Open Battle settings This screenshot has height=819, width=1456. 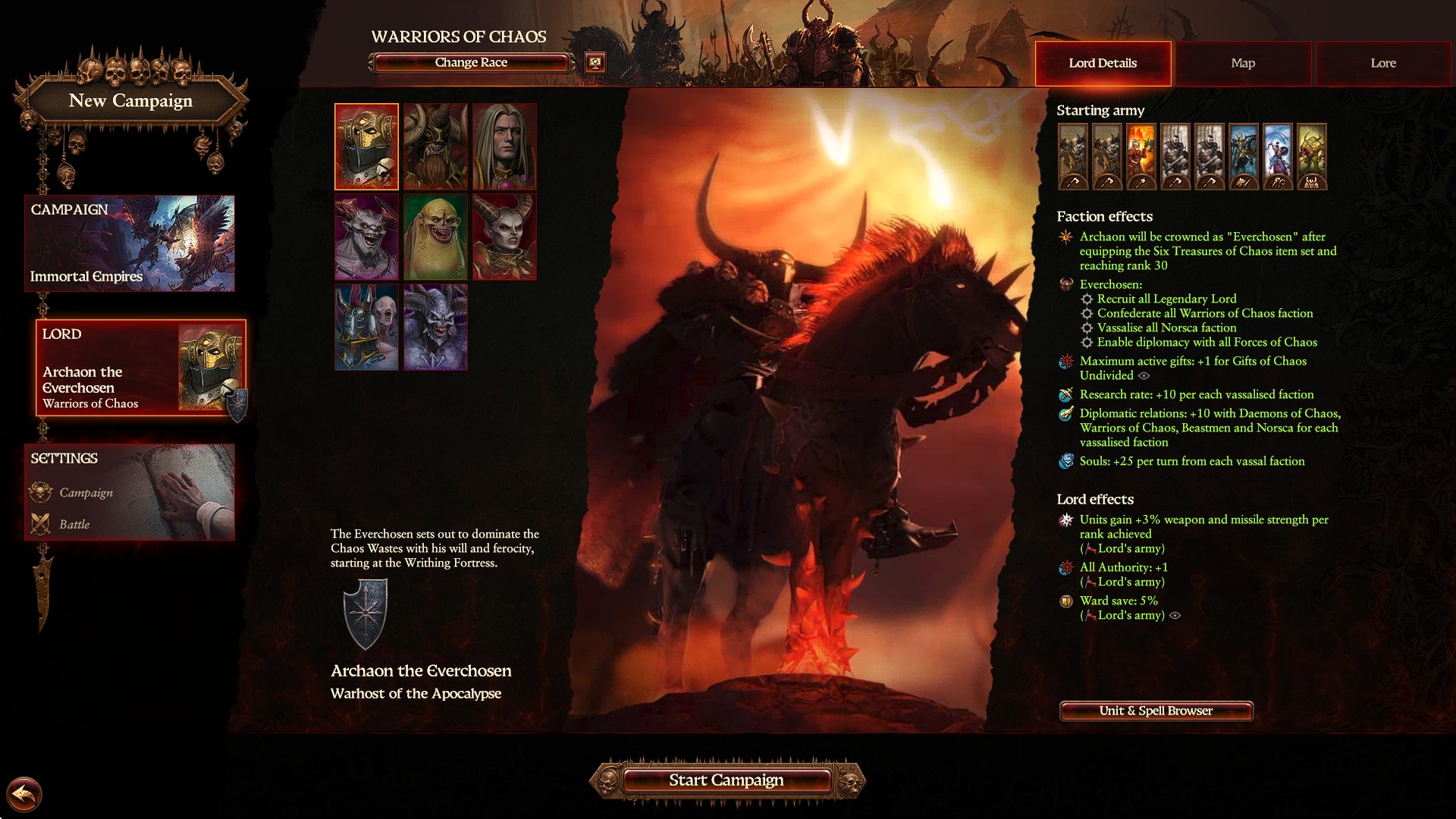coord(74,525)
